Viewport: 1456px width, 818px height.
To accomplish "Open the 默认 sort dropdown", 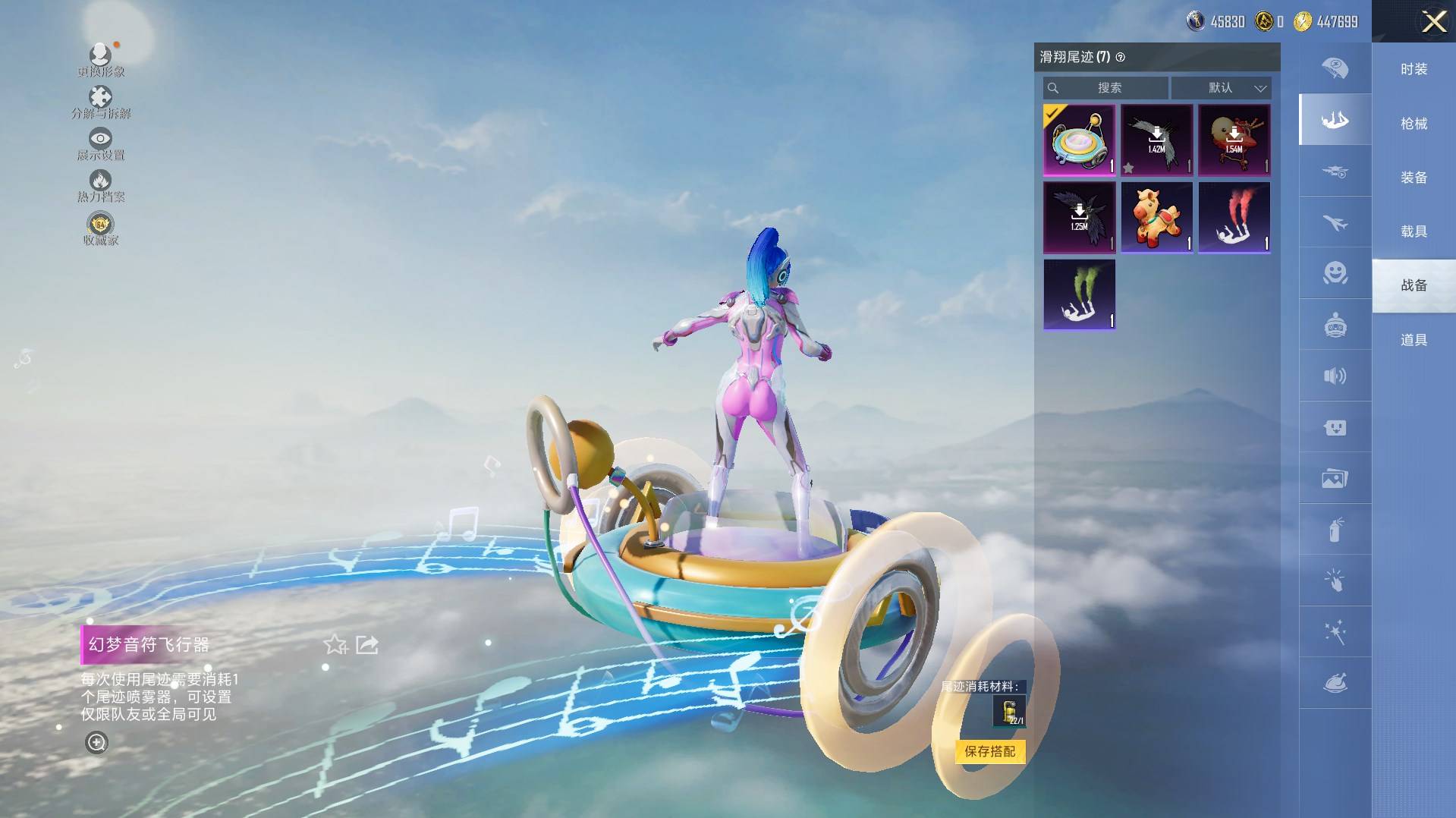I will tap(1221, 88).
